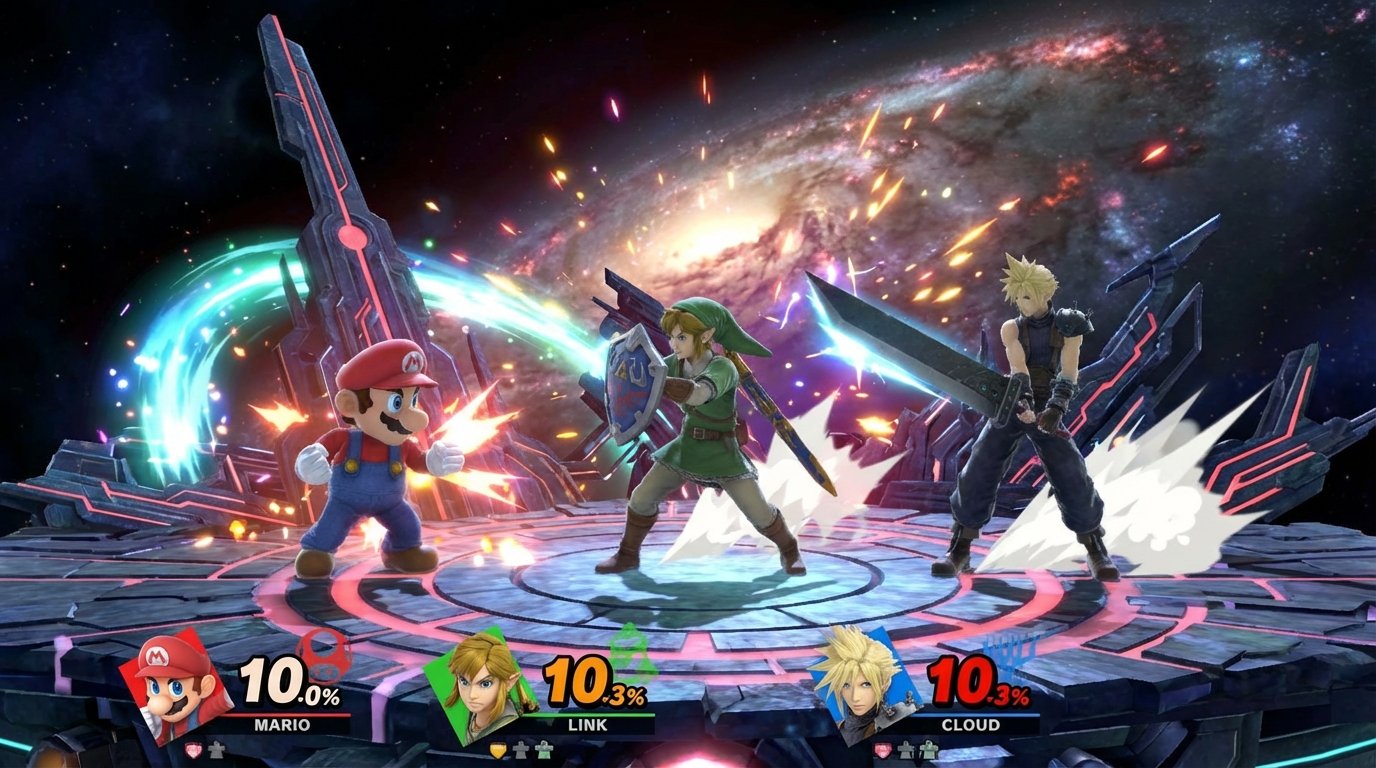
Task: Expand Mario's damage percentage display
Action: pyautogui.click(x=283, y=681)
